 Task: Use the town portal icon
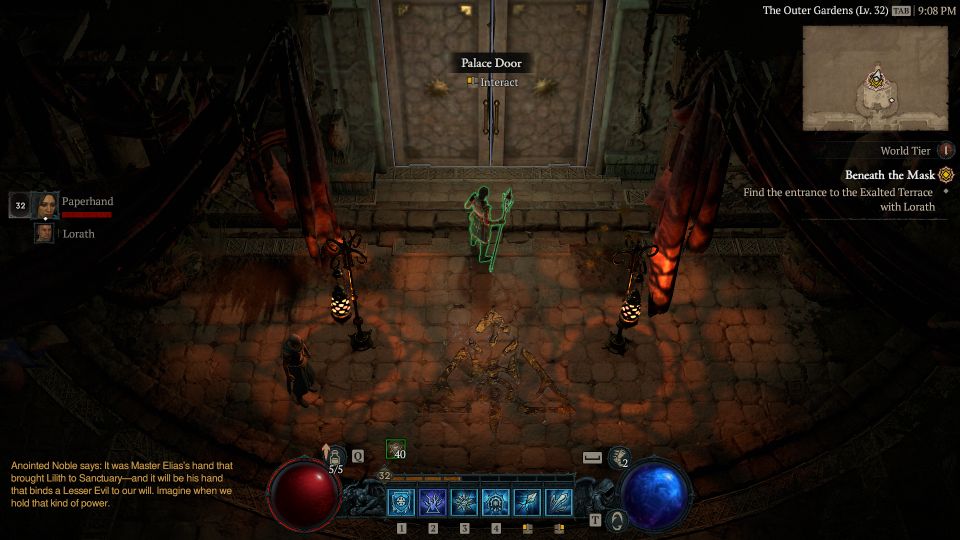coord(618,519)
